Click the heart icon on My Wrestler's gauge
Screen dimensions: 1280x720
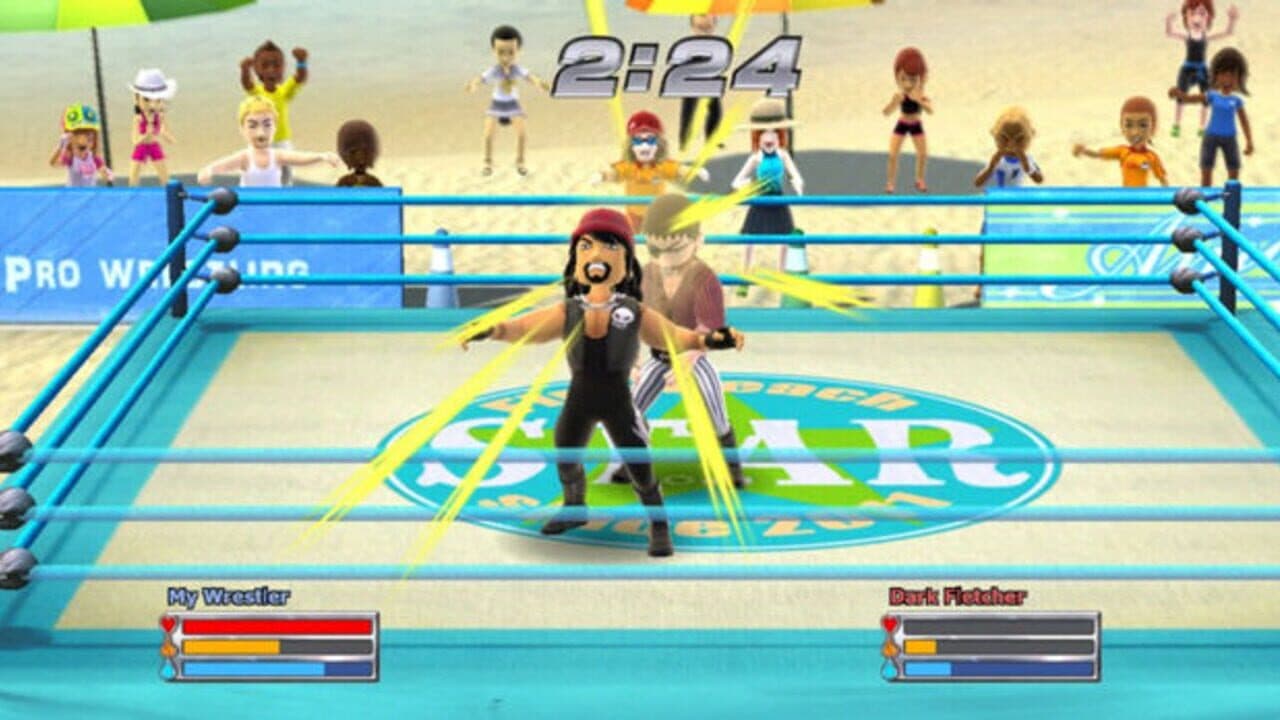168,625
